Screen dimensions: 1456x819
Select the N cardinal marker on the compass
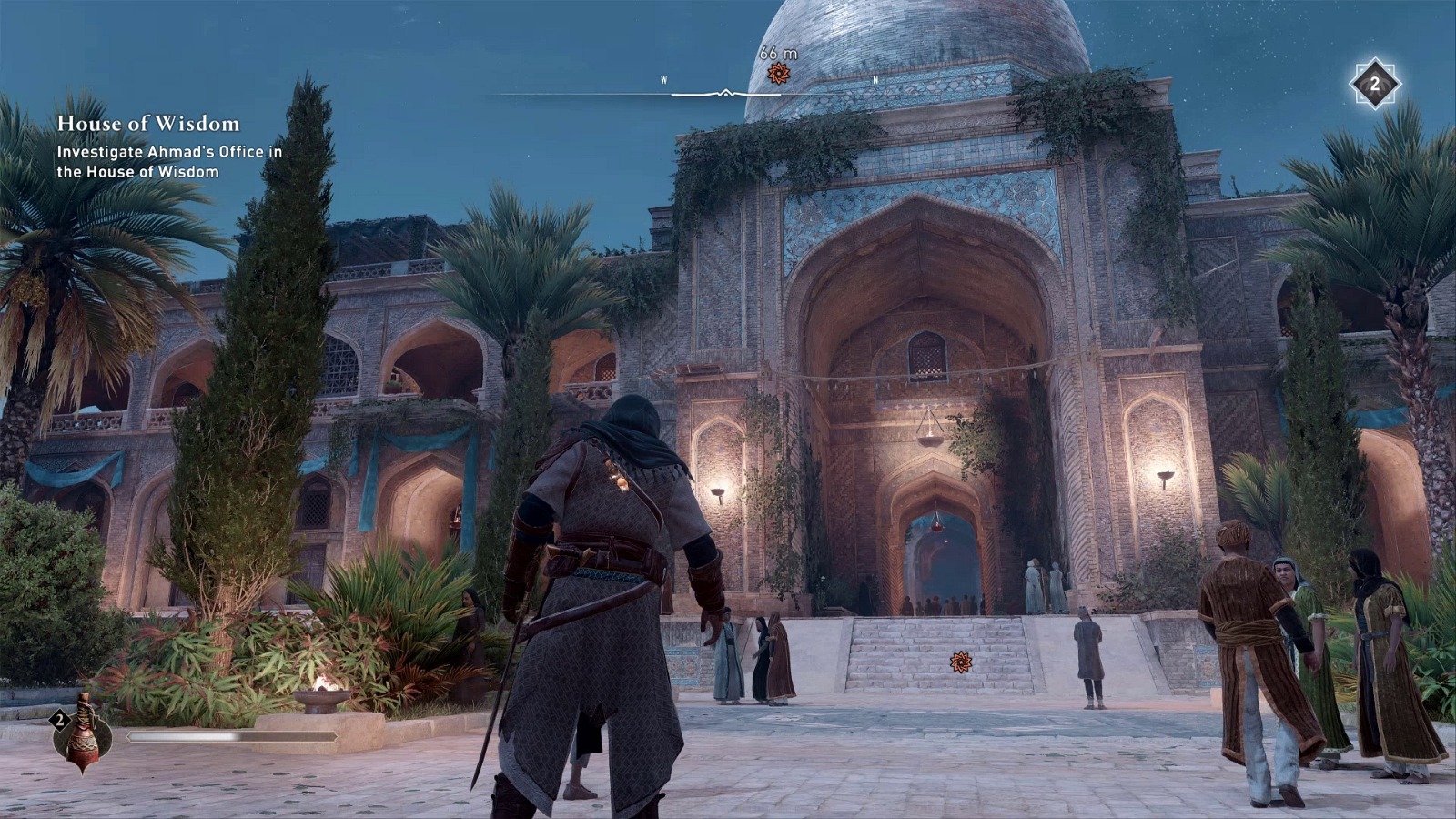(x=875, y=79)
